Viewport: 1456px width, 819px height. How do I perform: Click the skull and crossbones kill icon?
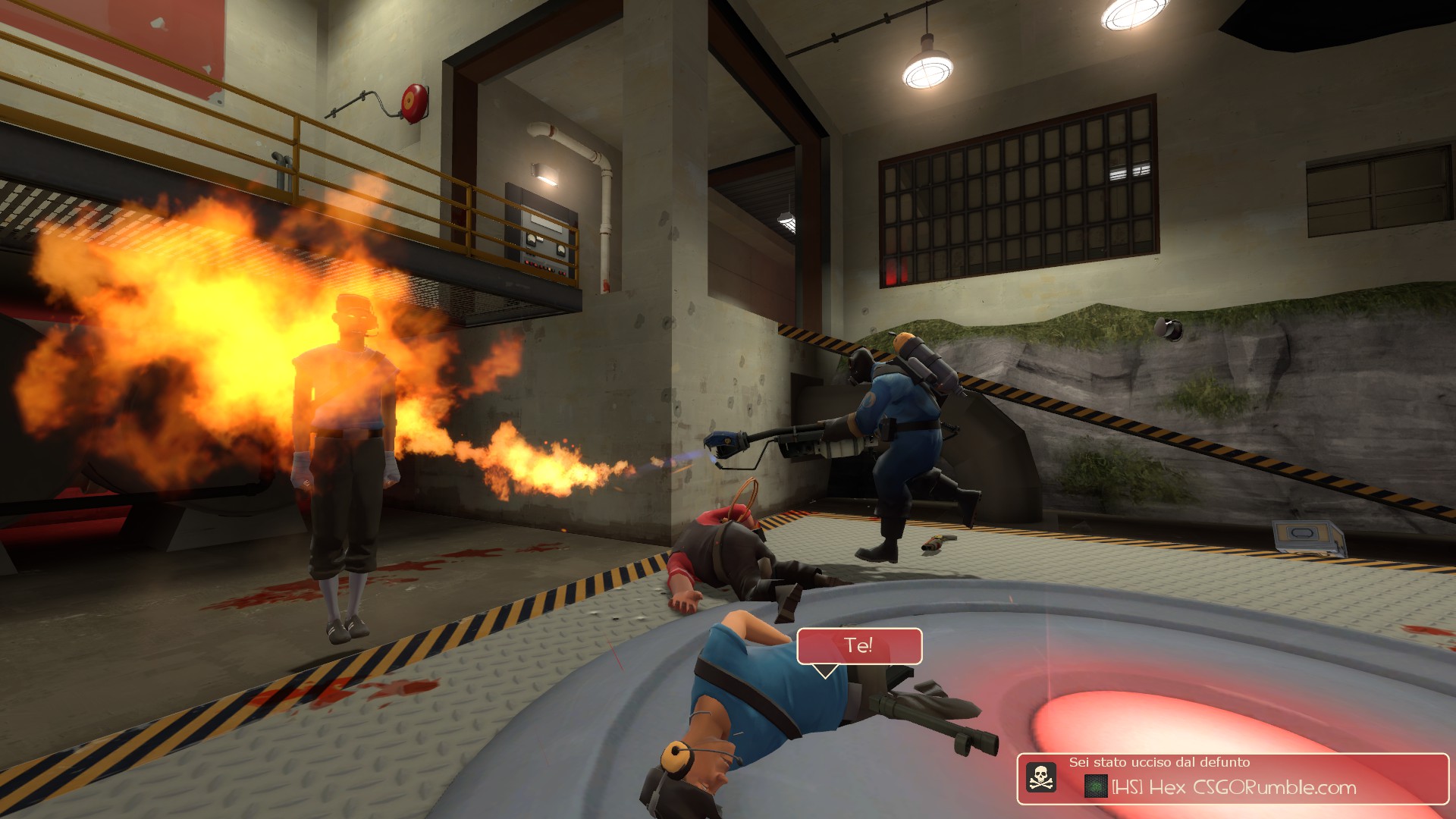pyautogui.click(x=1041, y=777)
